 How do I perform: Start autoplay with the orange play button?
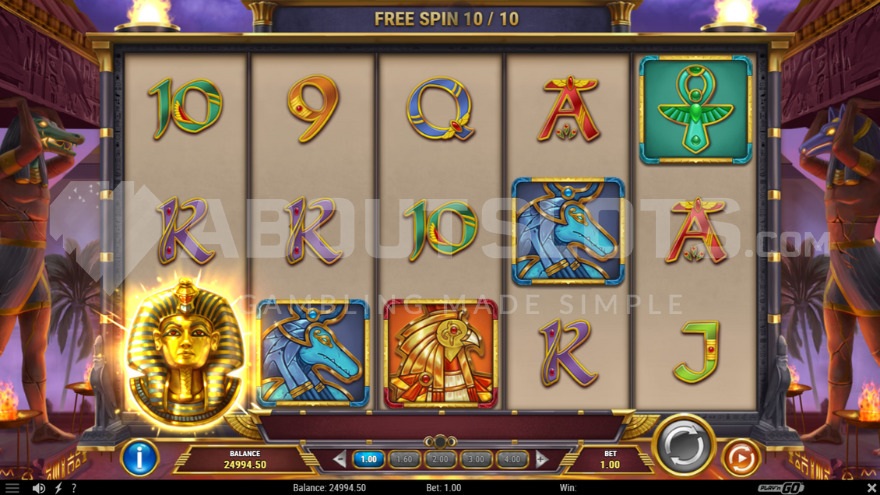(741, 458)
